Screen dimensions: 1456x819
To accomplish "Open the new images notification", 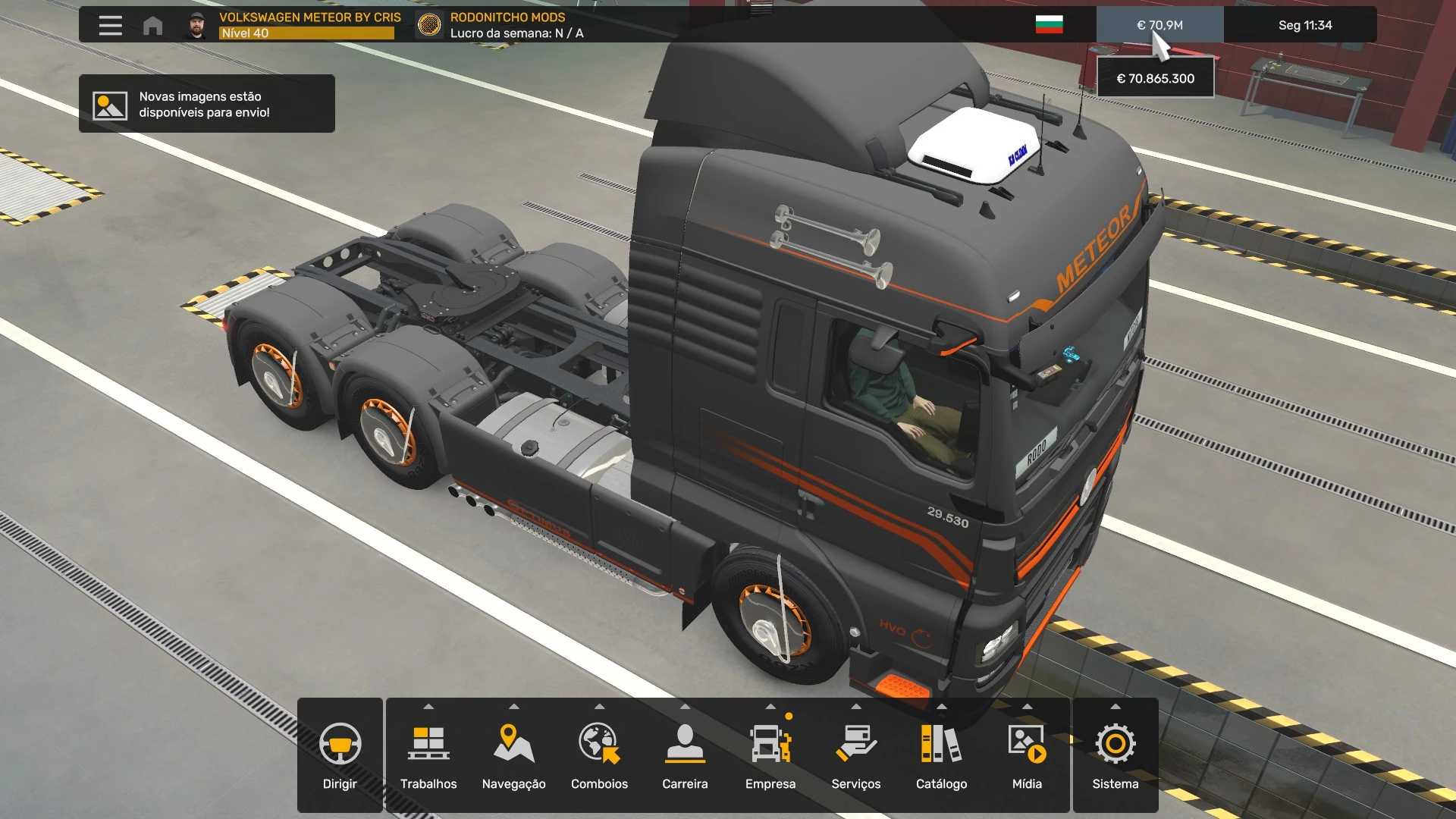I will (x=206, y=104).
